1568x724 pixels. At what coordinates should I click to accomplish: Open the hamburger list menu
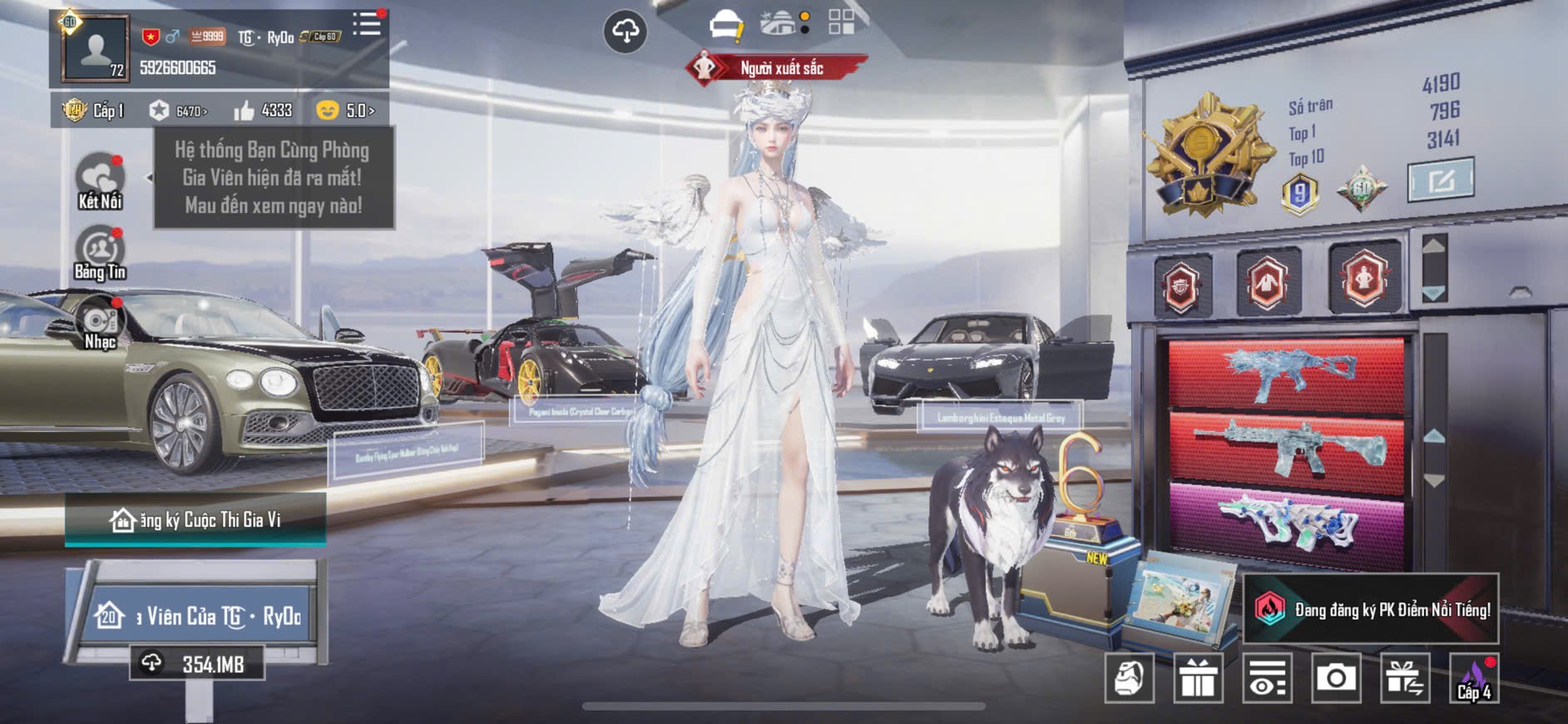pyautogui.click(x=366, y=24)
